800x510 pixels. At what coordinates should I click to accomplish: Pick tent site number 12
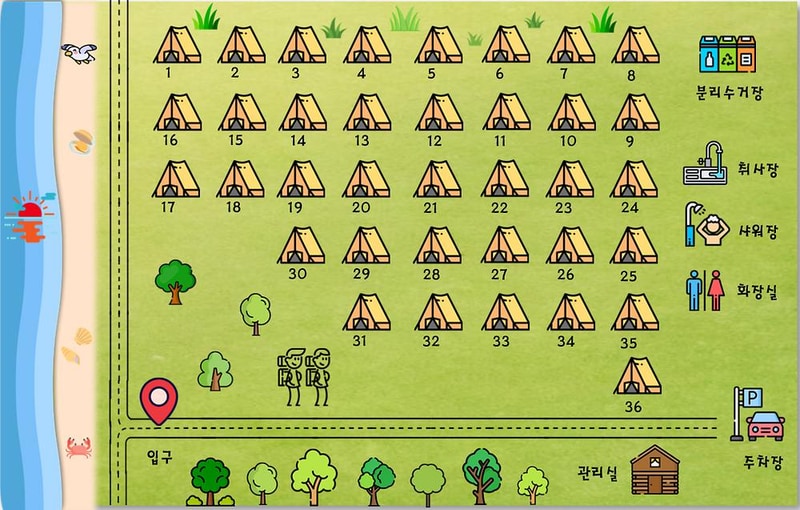438,113
